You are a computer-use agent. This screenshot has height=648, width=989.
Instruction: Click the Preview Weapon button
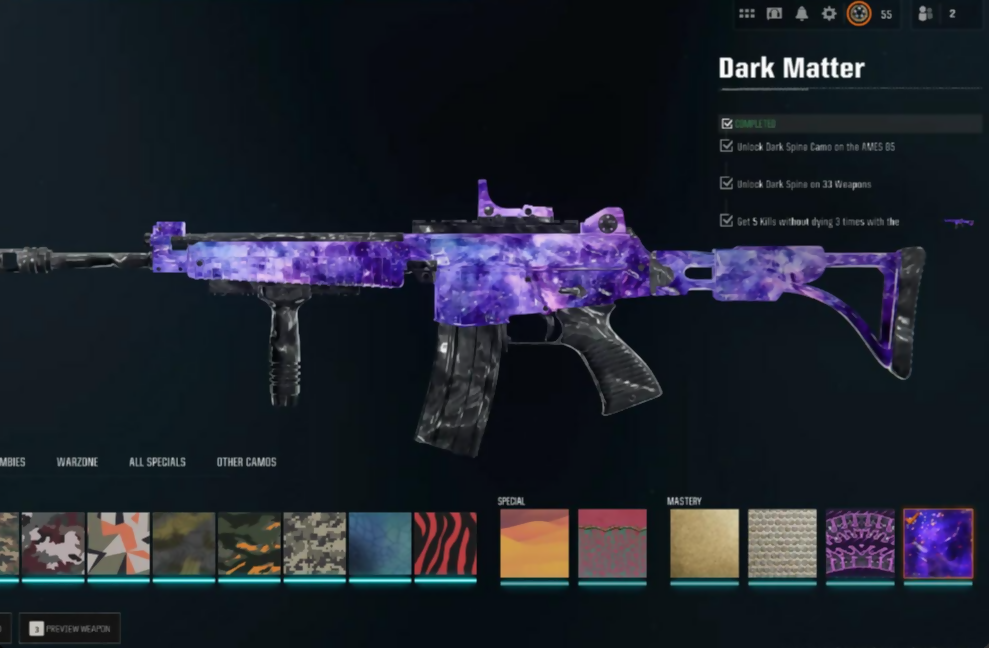(70, 628)
